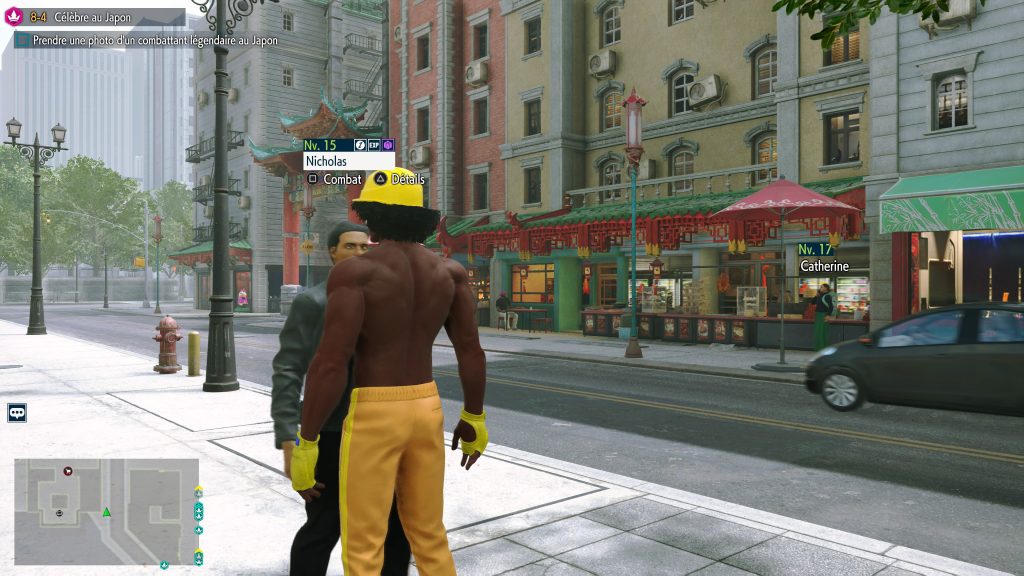Click the purple item icon on Nicholas's plate
This screenshot has width=1024, height=576.
[388, 145]
